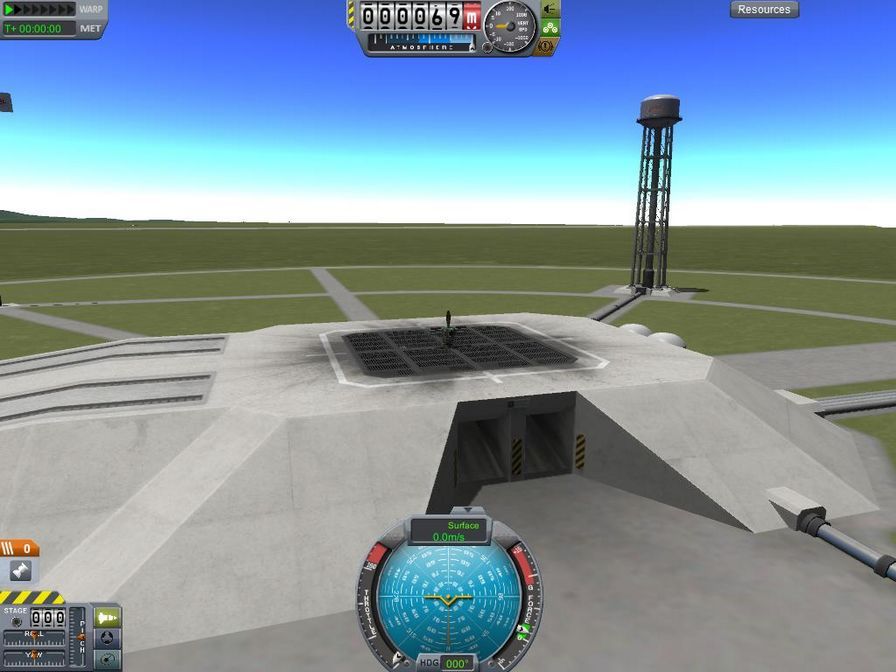
Task: Open the map view icon
Action: [108, 659]
